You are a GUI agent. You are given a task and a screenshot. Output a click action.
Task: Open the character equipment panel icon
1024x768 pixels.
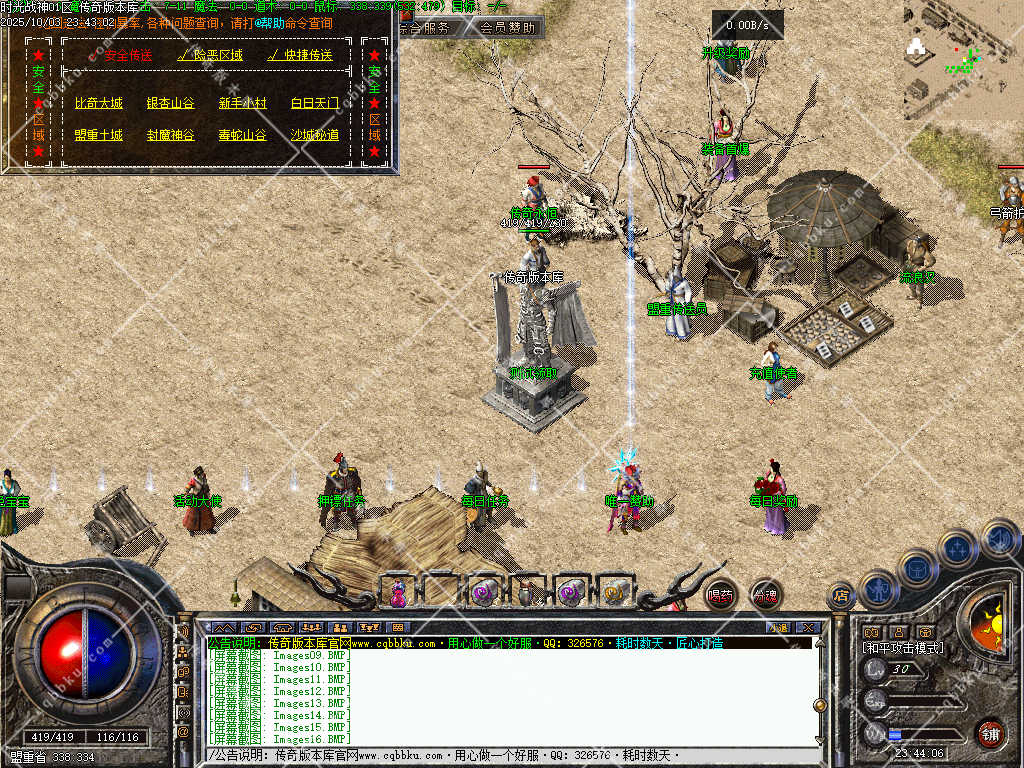tap(878, 590)
